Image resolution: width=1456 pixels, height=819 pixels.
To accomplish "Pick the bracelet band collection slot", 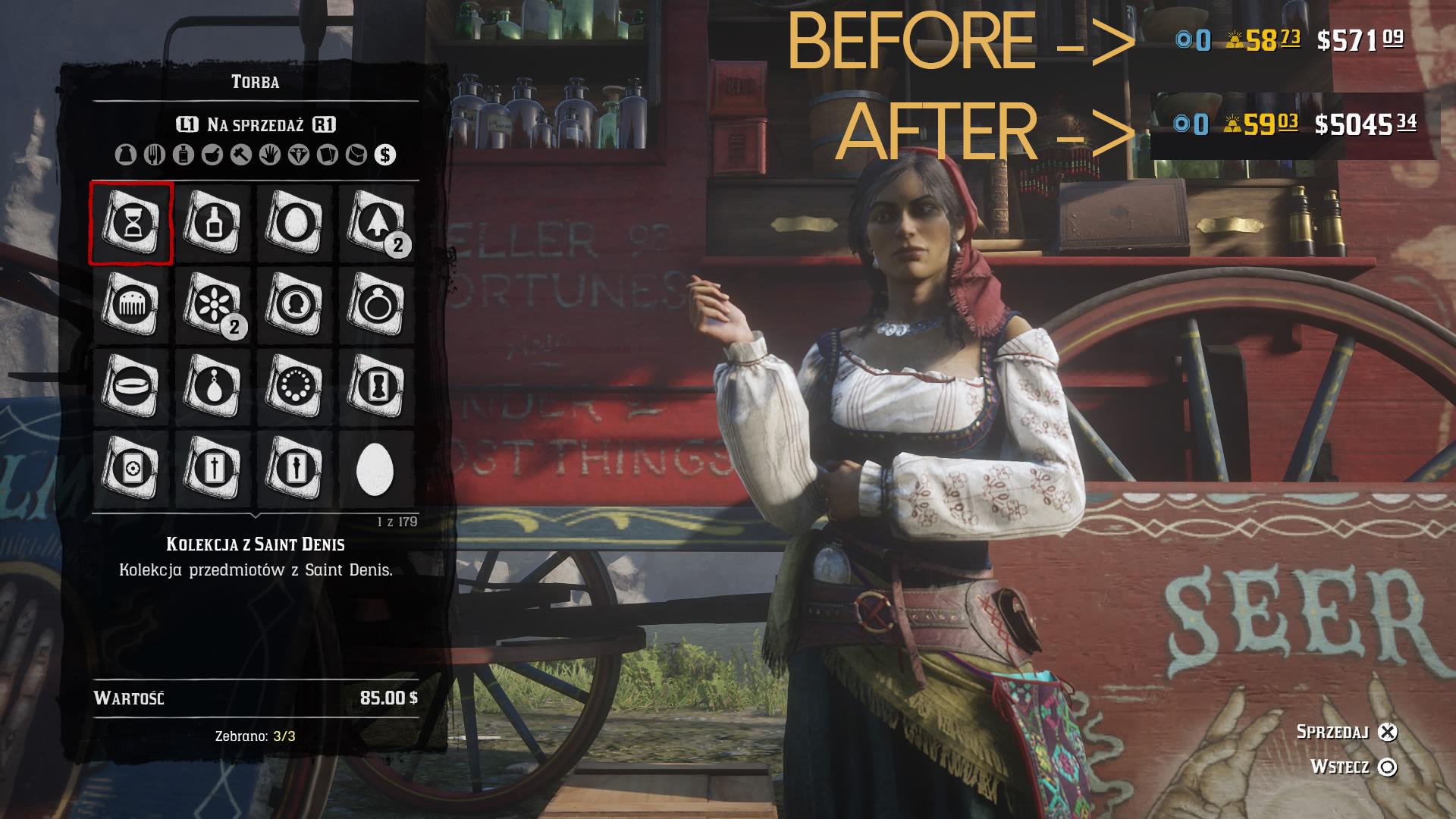I will pos(131,387).
